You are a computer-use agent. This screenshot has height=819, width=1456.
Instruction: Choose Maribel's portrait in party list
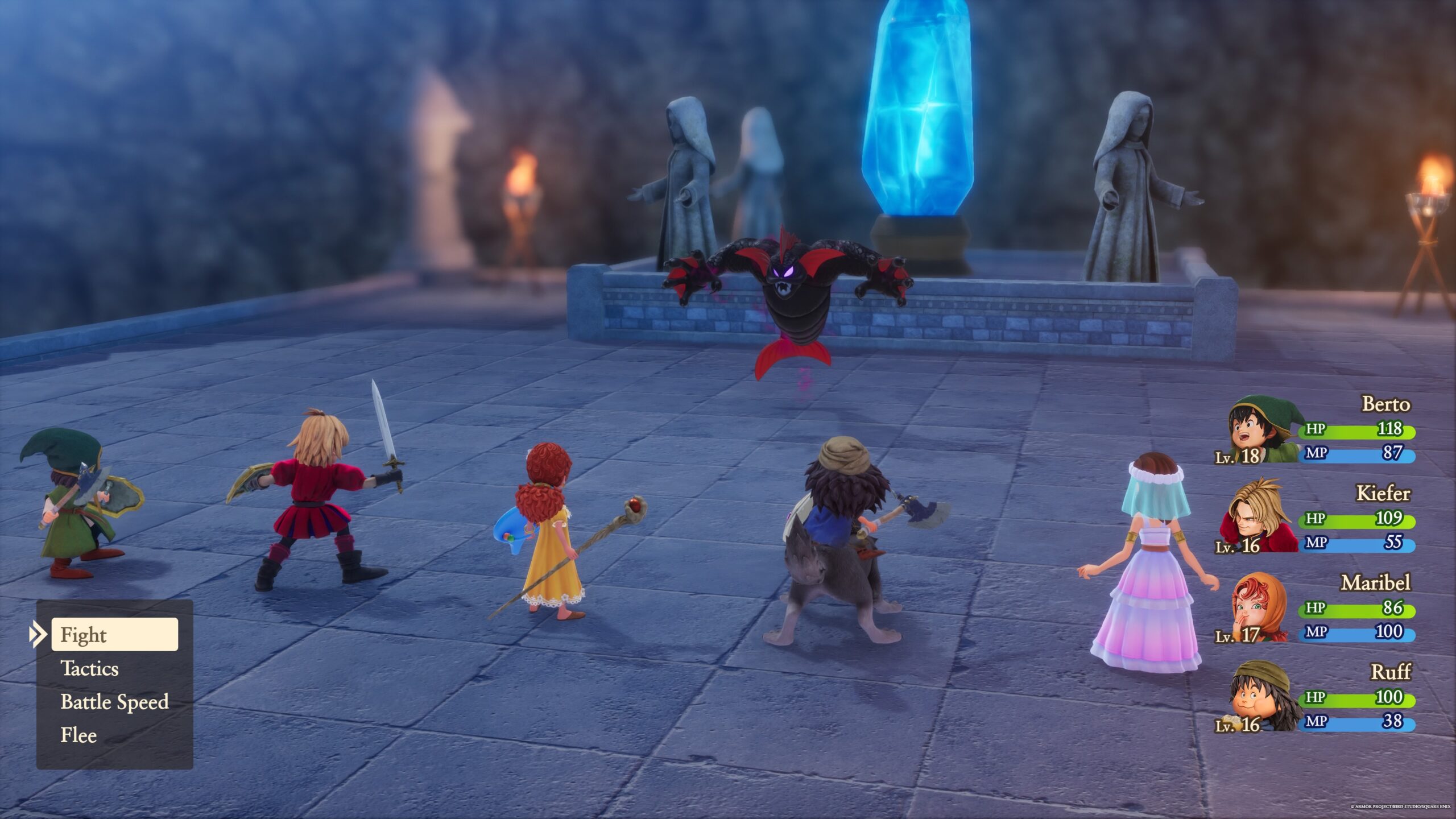point(1260,609)
